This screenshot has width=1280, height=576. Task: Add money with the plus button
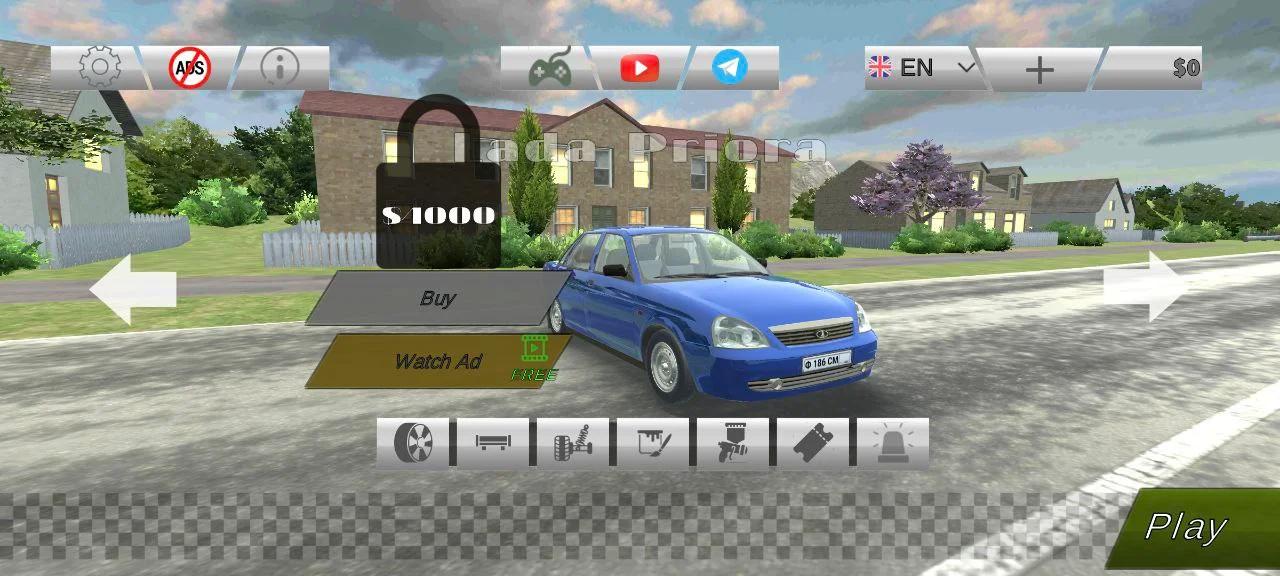pos(1040,69)
